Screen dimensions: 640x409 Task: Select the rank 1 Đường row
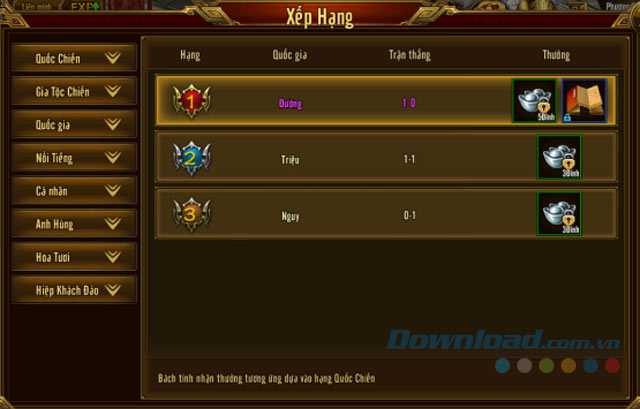(x=330, y=102)
